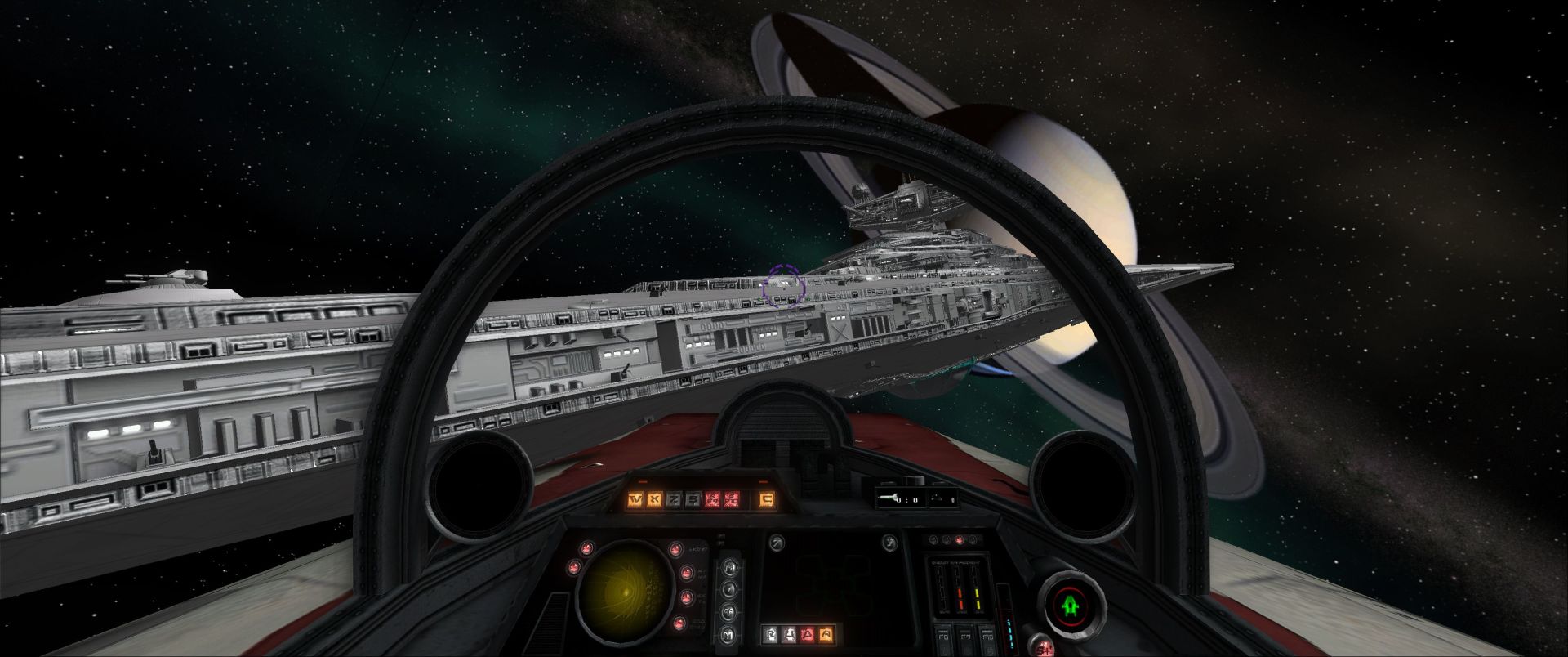Flip the F9 power switch
The width and height of the screenshot is (1568, 657).
(966, 638)
